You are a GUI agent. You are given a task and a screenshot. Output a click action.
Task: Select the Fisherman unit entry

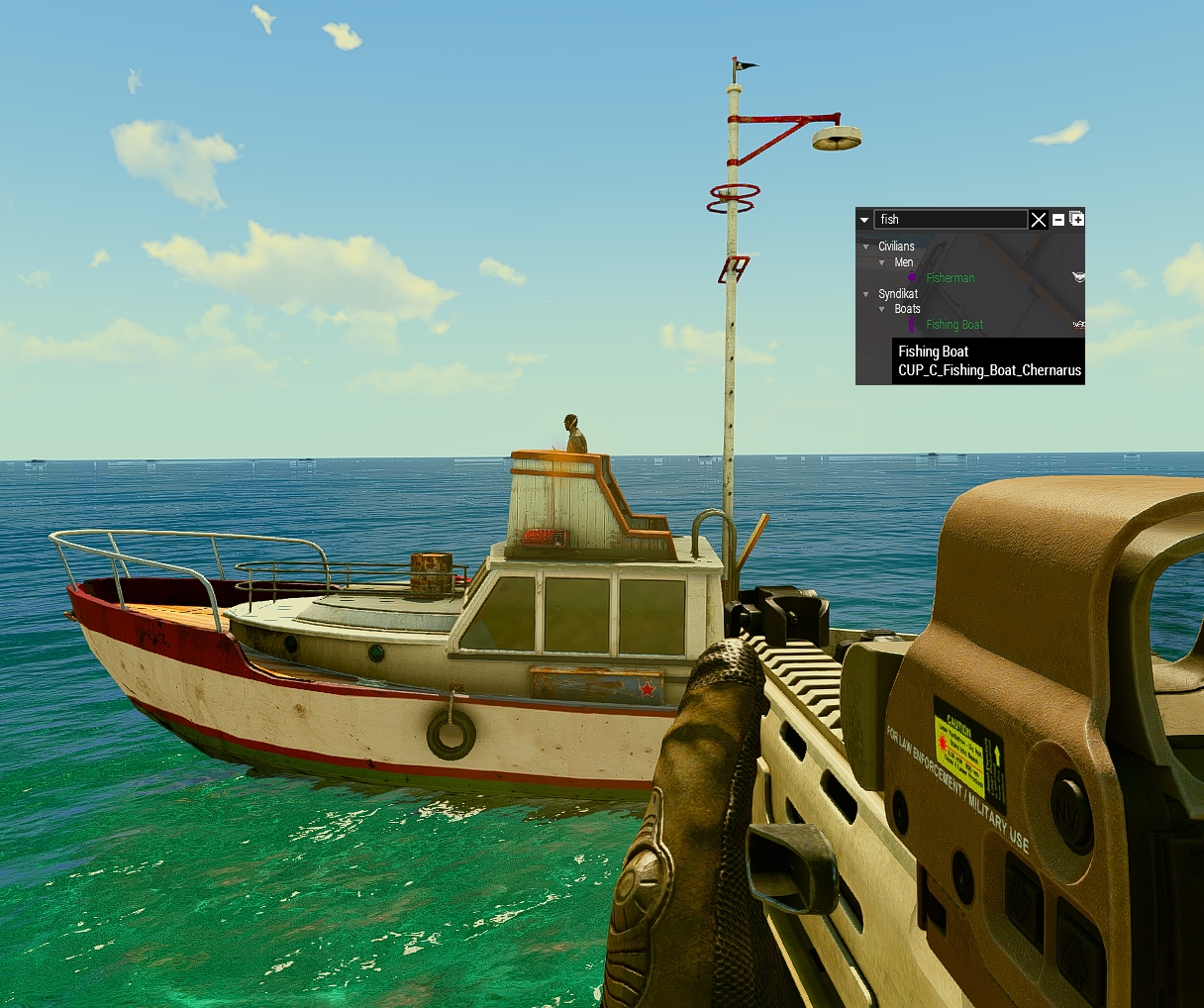pyautogui.click(x=950, y=278)
